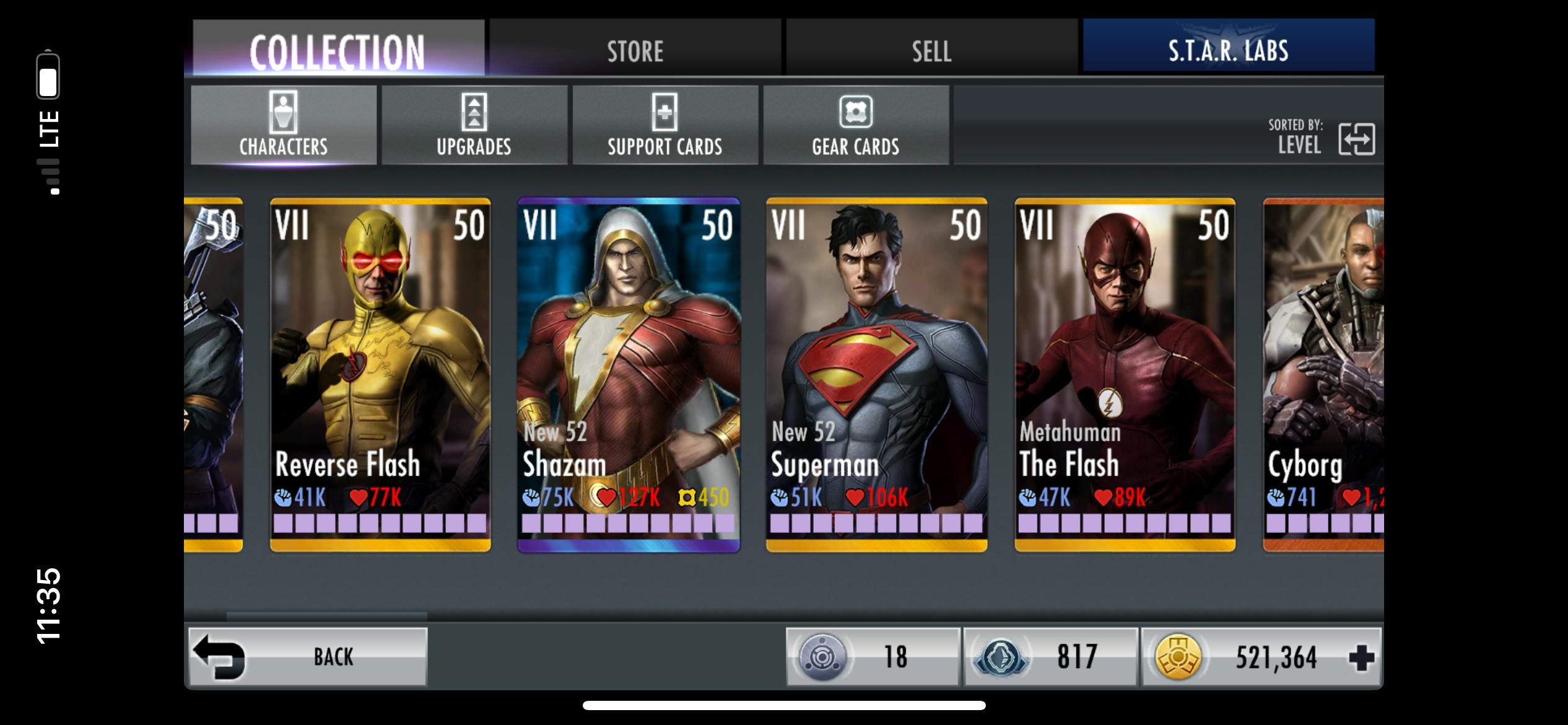Switch to the Collection tab

[338, 50]
